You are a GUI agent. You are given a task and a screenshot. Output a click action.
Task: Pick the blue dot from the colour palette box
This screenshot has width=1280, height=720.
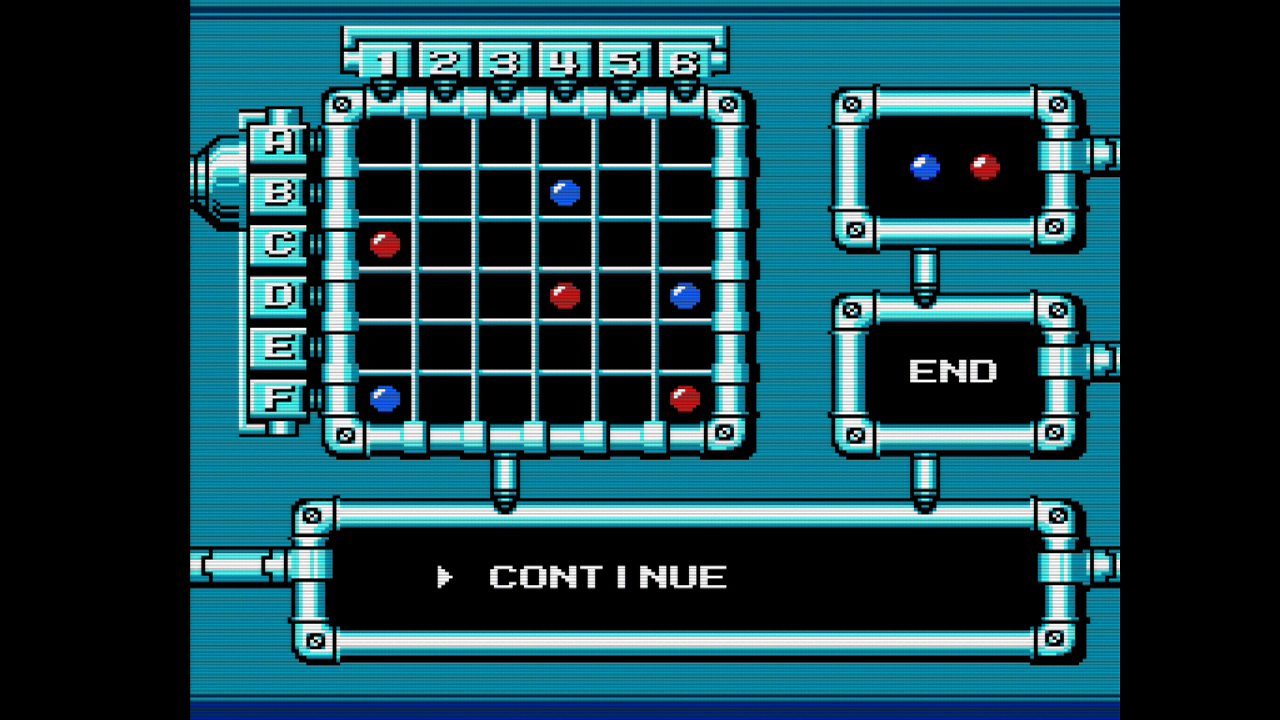925,167
